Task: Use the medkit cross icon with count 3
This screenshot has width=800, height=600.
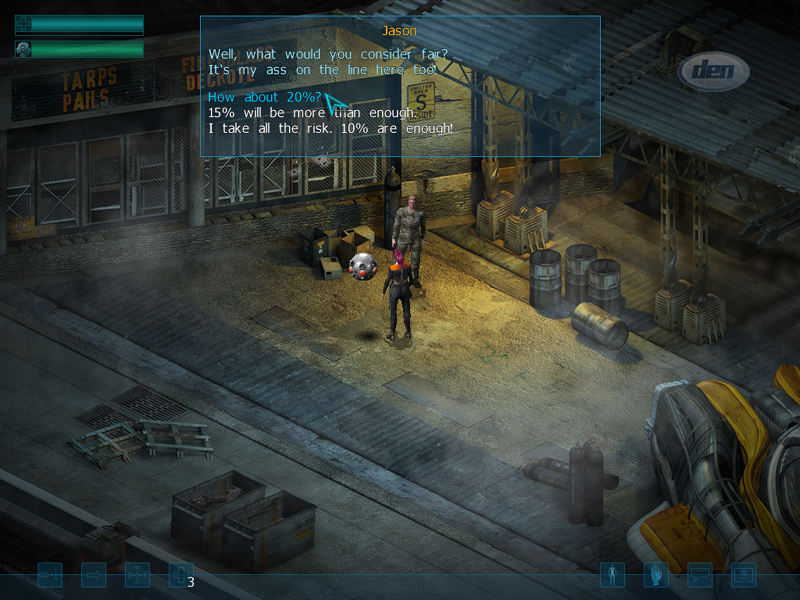Action: pos(181,575)
